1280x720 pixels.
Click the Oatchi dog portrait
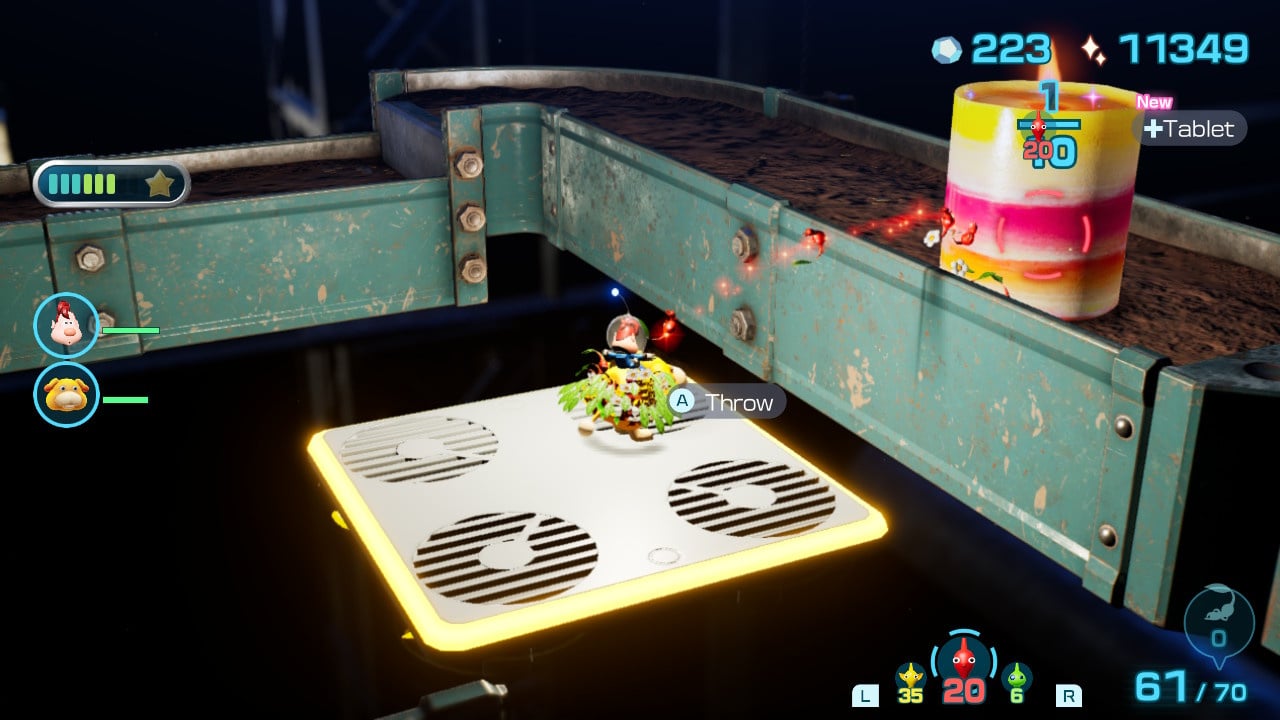coord(66,395)
